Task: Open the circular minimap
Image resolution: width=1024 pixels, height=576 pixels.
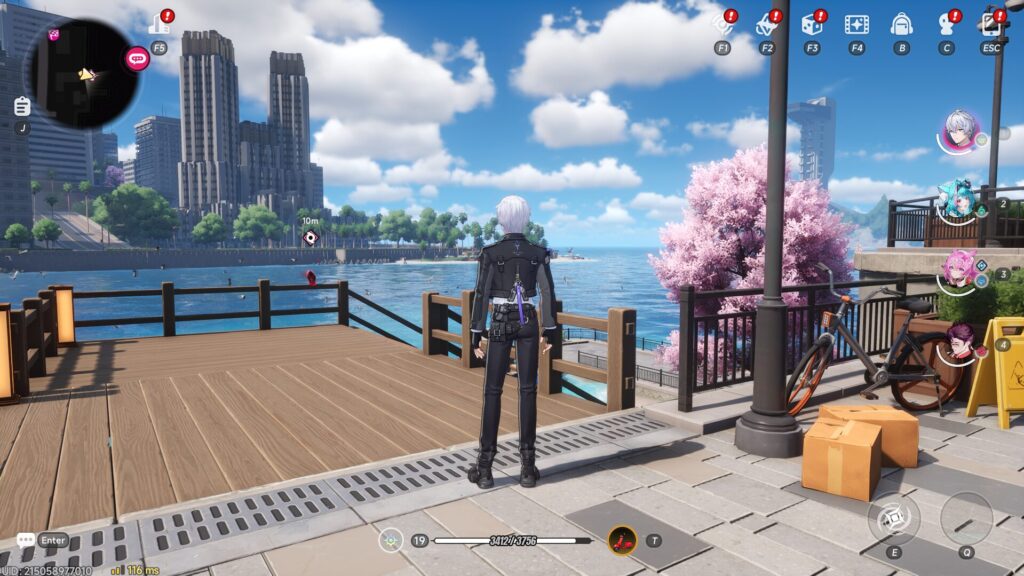Action: pos(80,73)
